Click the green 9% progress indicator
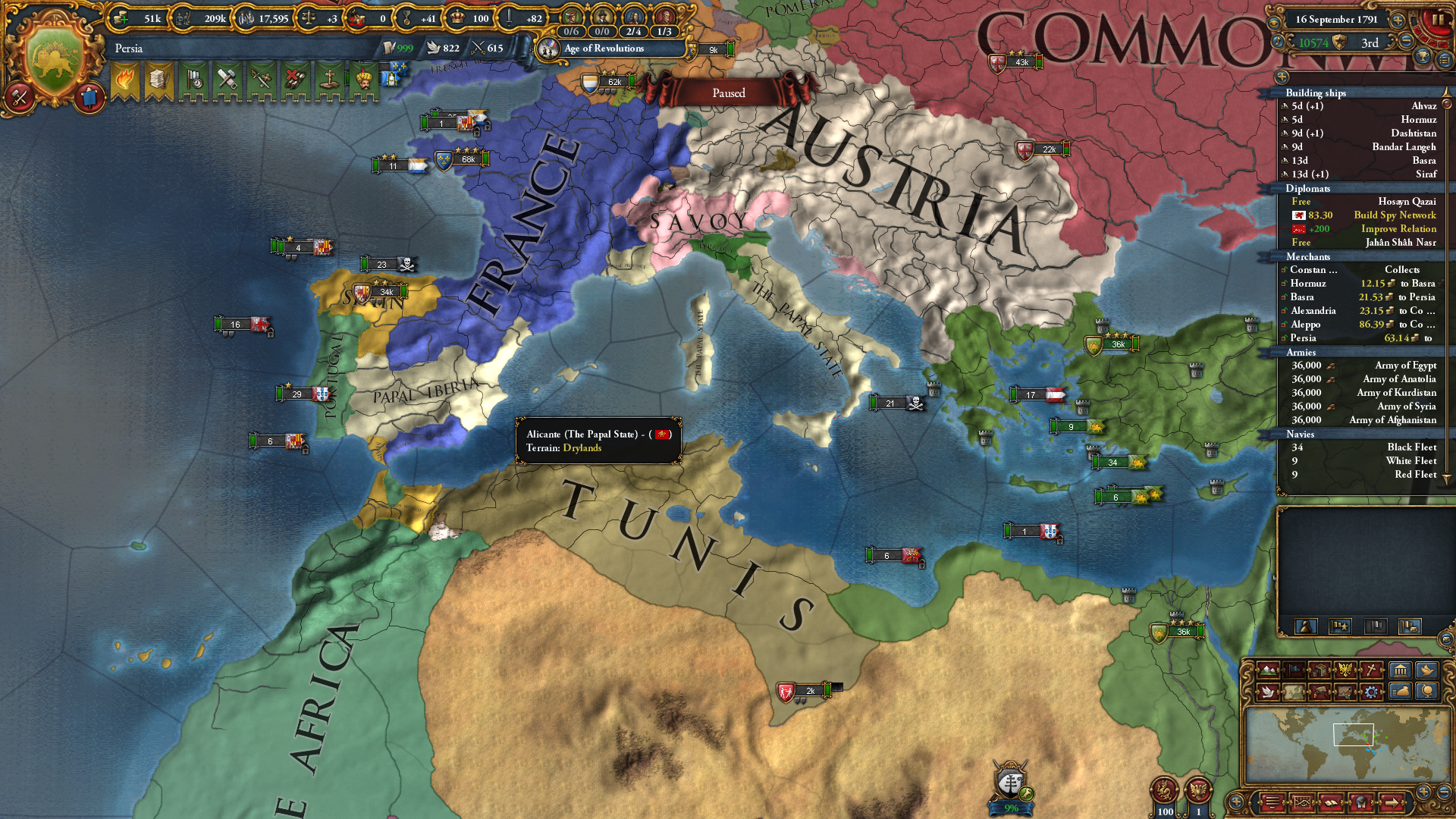 pos(1010,806)
